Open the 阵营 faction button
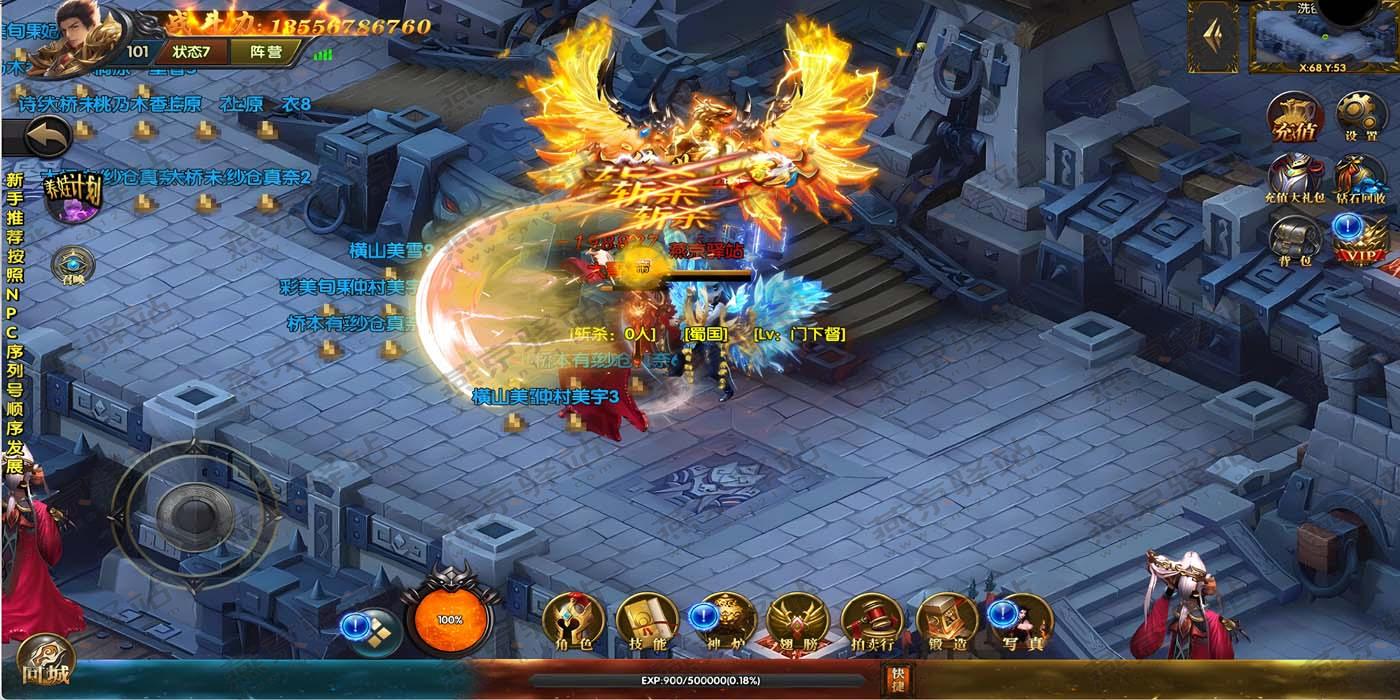Image resolution: width=1400 pixels, height=700 pixels. (x=264, y=51)
